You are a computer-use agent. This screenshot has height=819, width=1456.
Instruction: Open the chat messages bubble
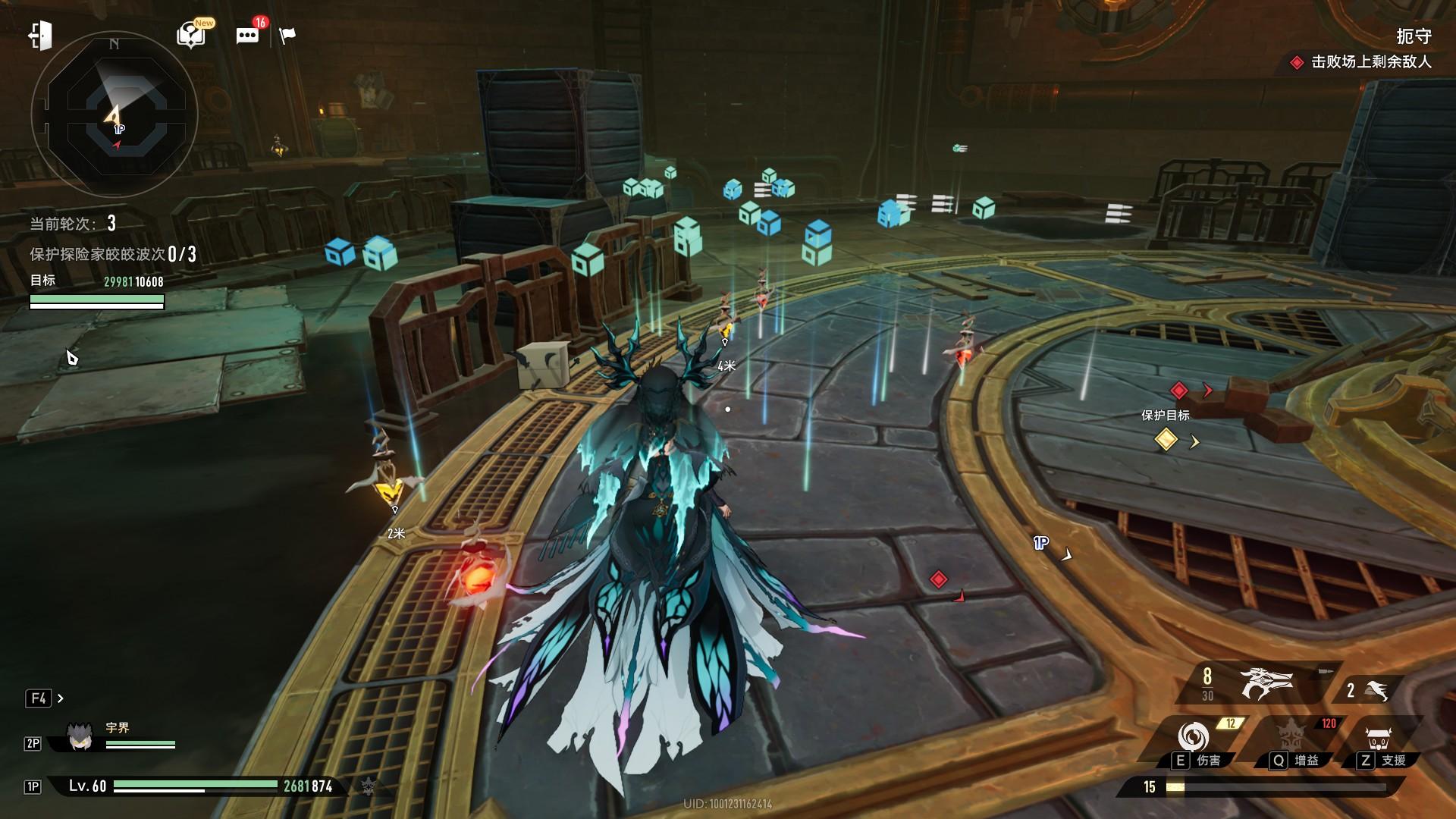pyautogui.click(x=247, y=36)
